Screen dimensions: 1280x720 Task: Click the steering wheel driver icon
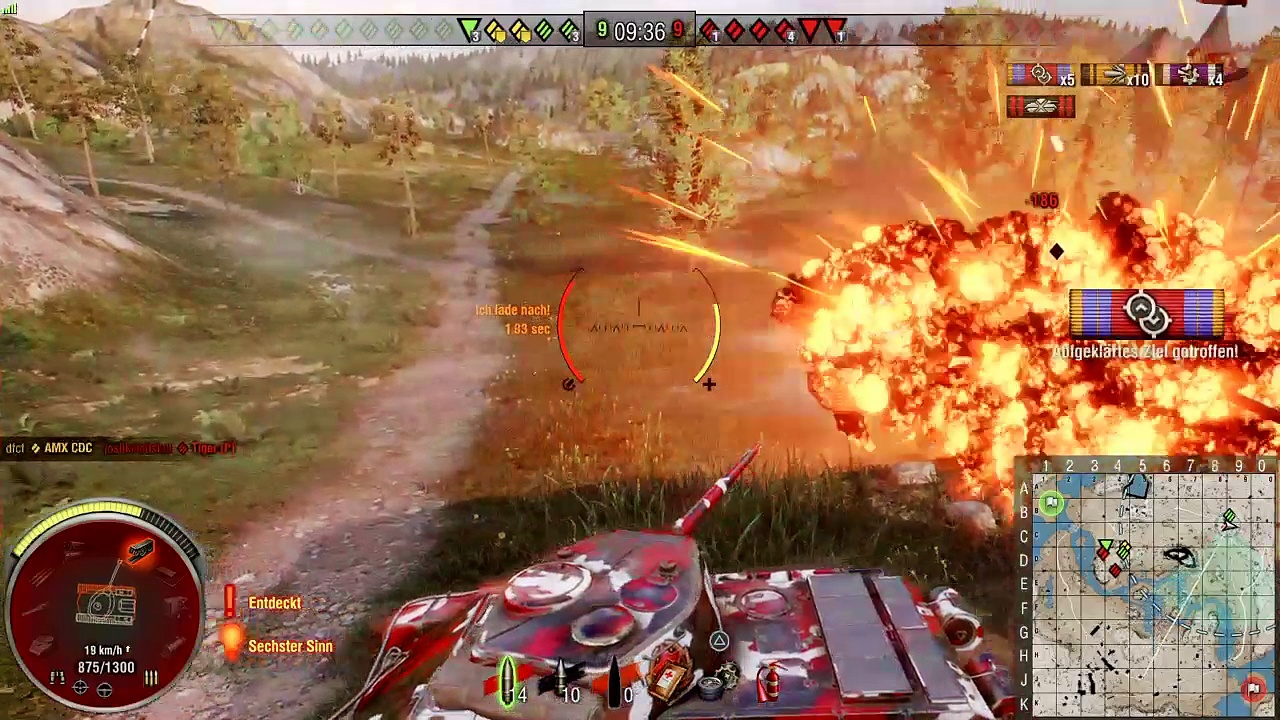[x=104, y=689]
